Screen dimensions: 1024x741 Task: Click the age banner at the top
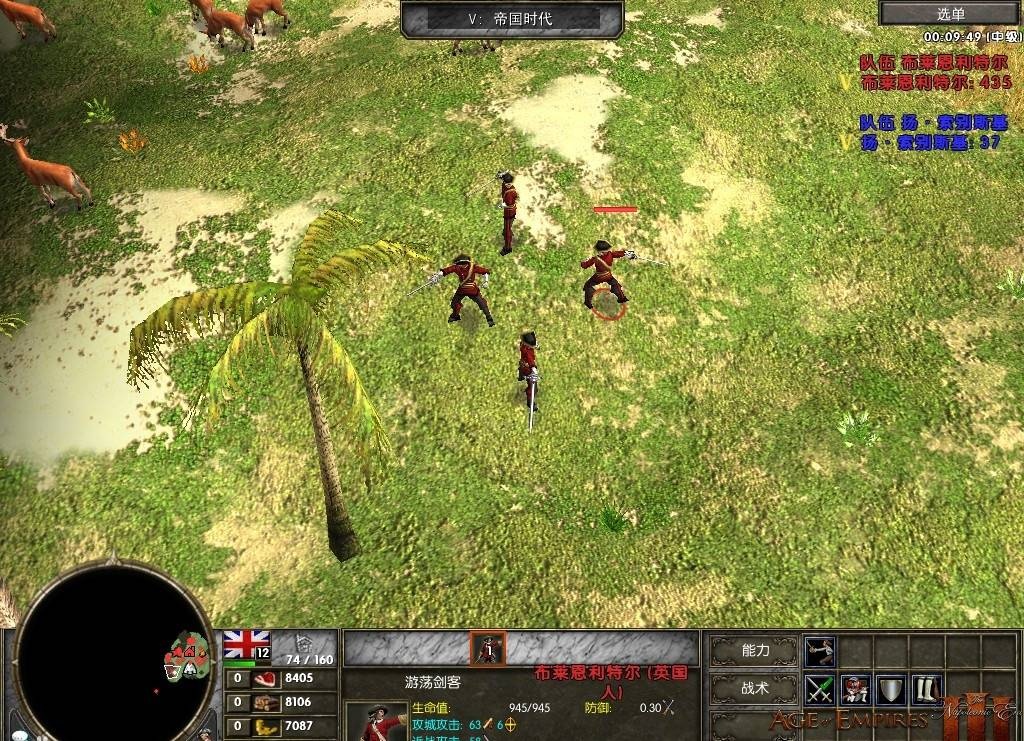511,18
